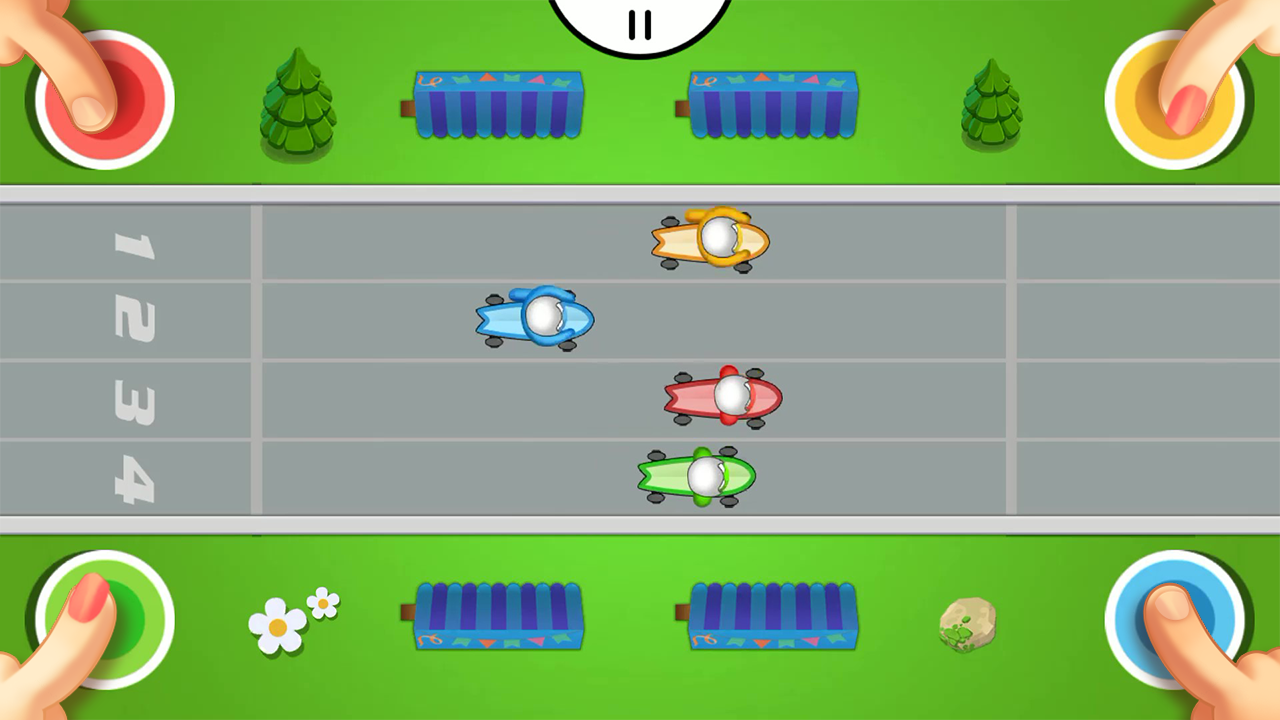Tap the upper-left blue grandstand
The image size is (1280, 720).
[x=497, y=103]
